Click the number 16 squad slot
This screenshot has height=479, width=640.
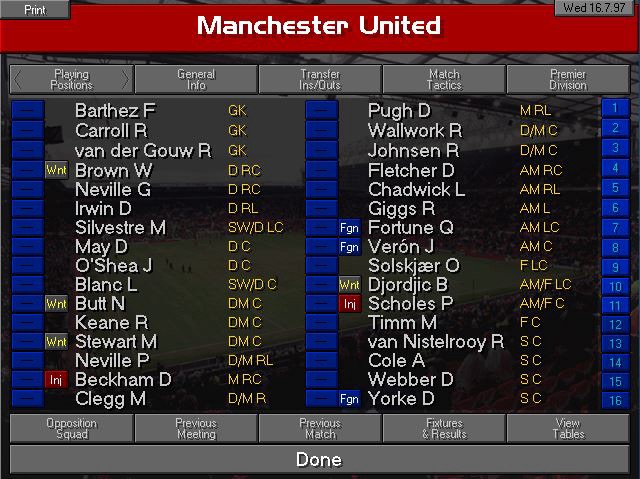[x=614, y=400]
